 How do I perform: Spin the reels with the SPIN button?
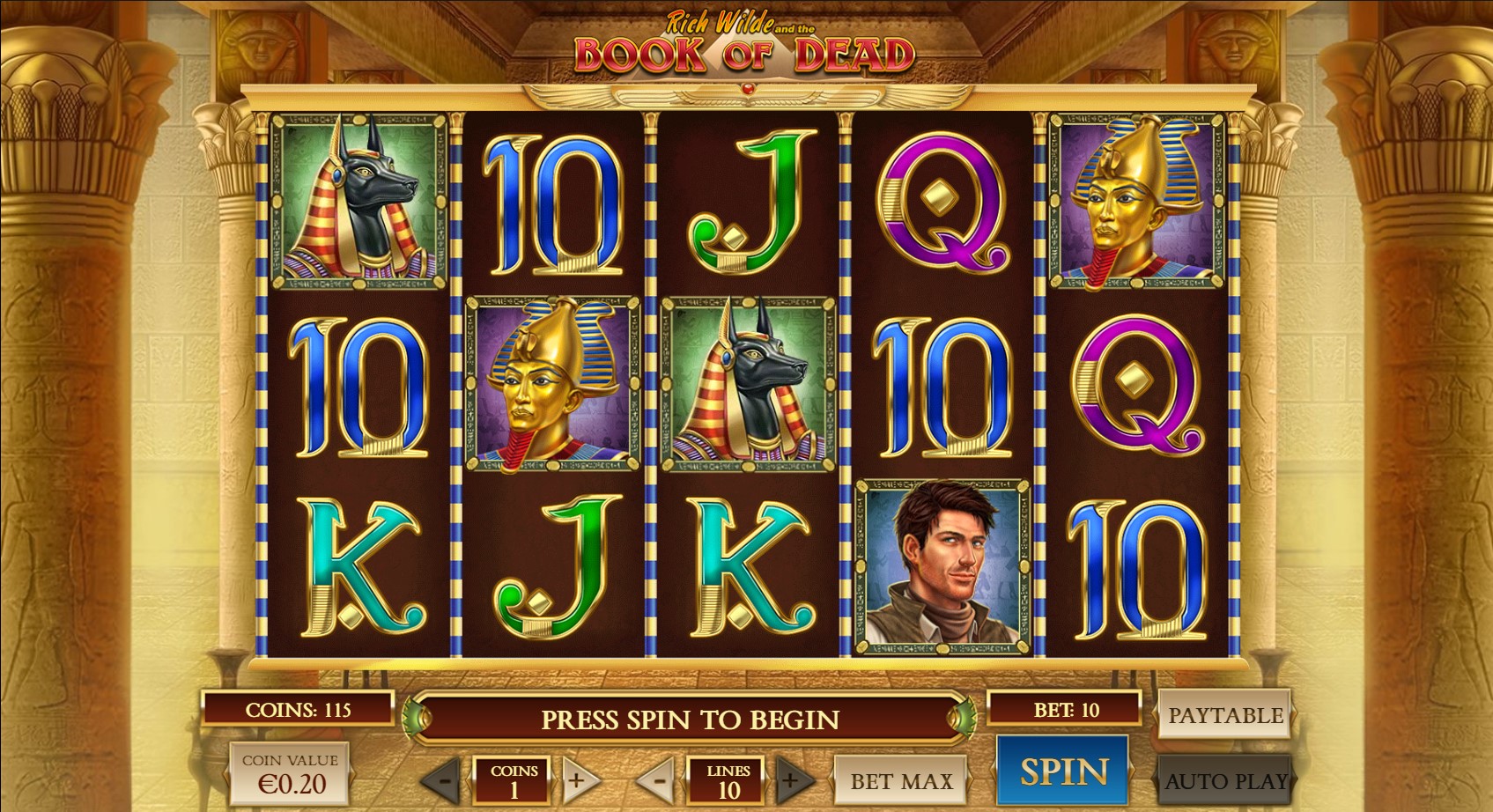(x=1062, y=771)
